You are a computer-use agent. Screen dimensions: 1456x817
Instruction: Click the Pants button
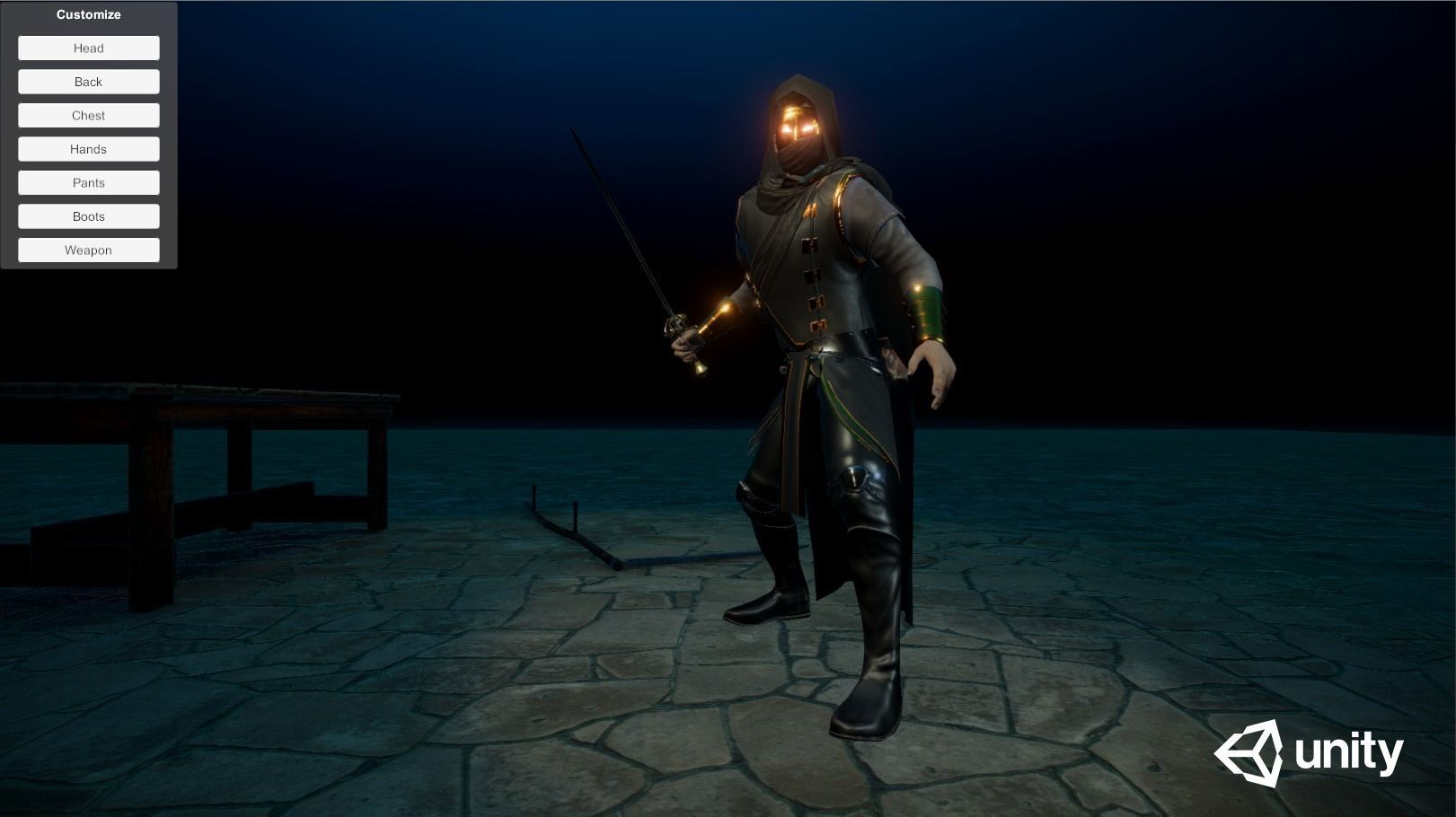[88, 182]
